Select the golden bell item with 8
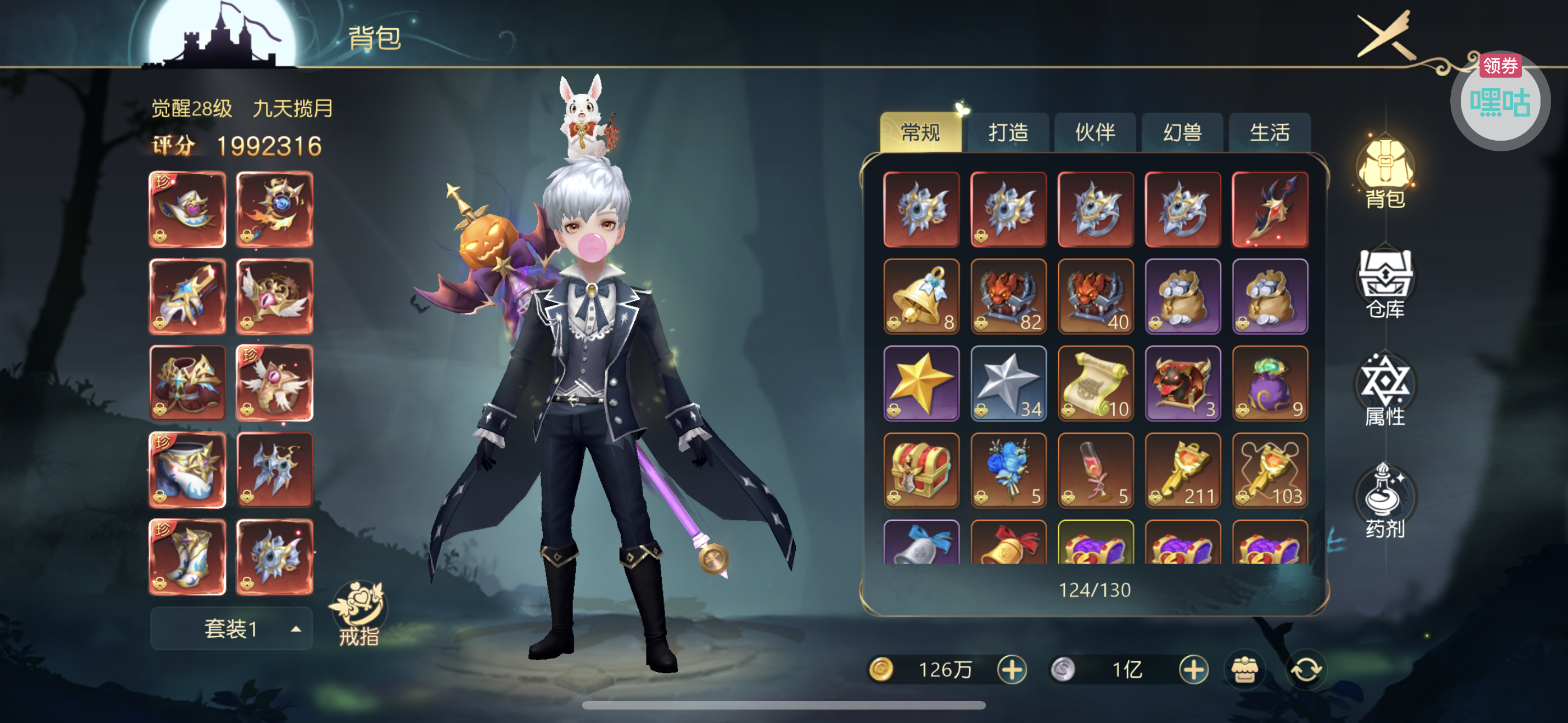This screenshot has width=1568, height=723. [x=921, y=296]
